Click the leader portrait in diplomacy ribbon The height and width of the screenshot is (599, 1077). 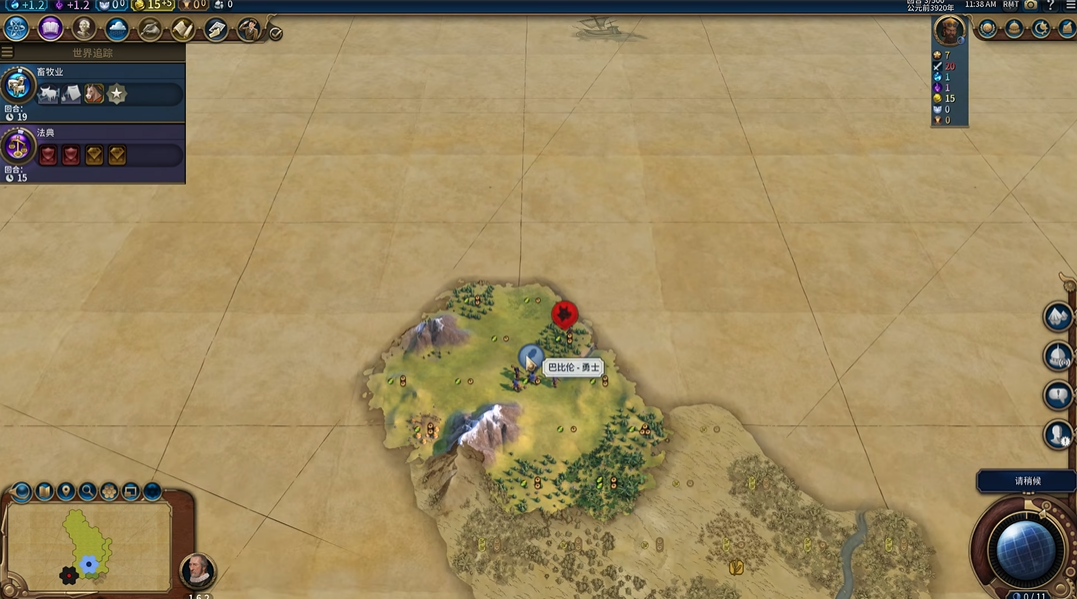(x=949, y=30)
